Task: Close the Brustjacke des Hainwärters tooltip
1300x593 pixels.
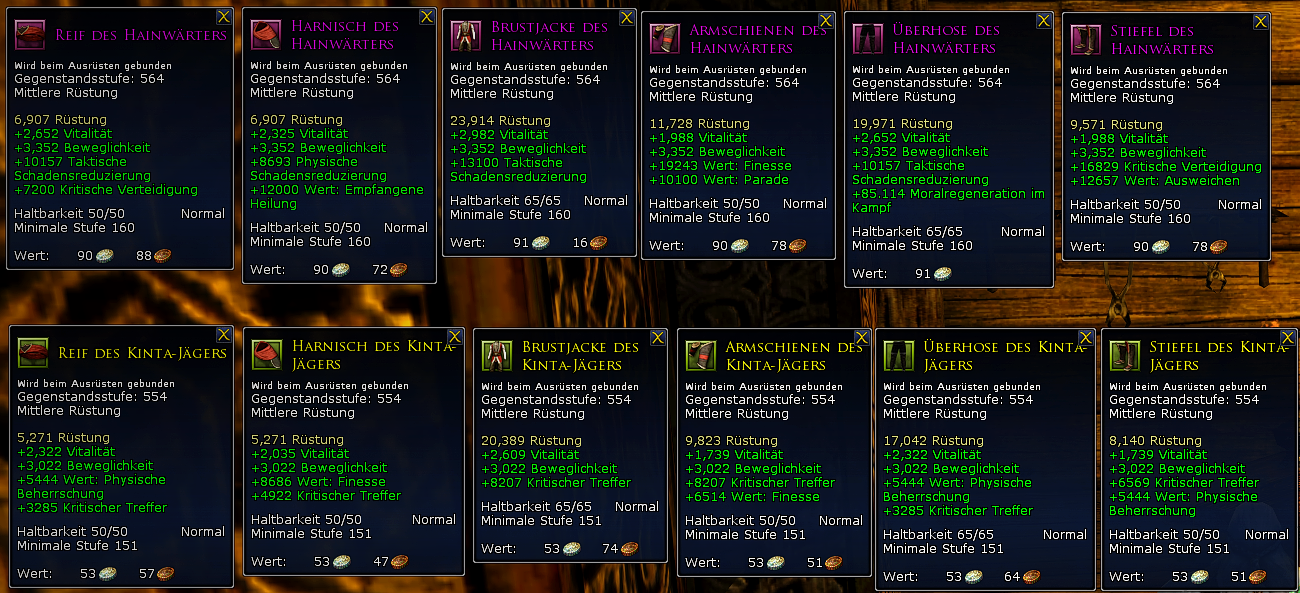Action: pos(627,18)
